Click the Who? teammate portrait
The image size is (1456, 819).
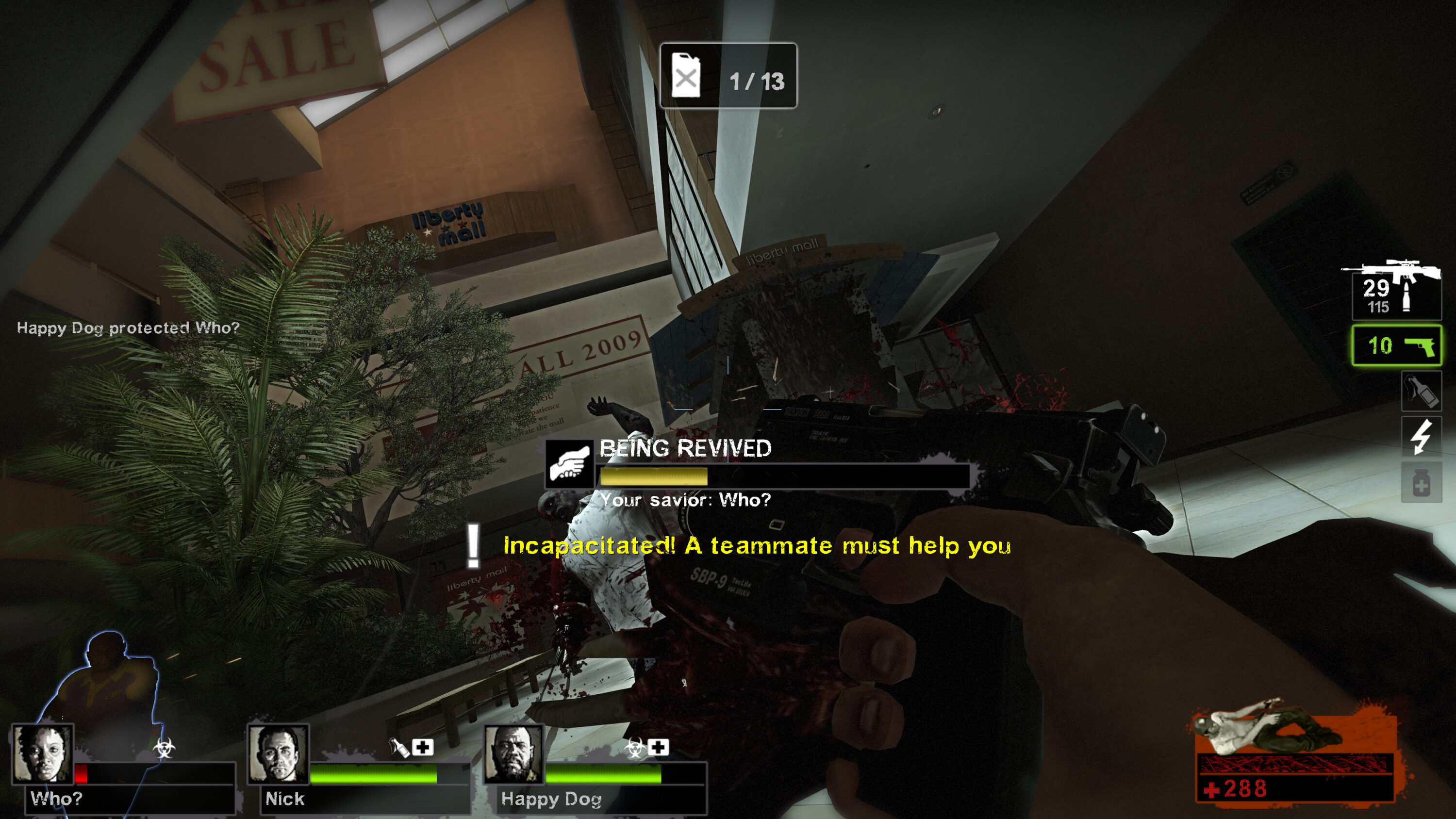click(43, 754)
